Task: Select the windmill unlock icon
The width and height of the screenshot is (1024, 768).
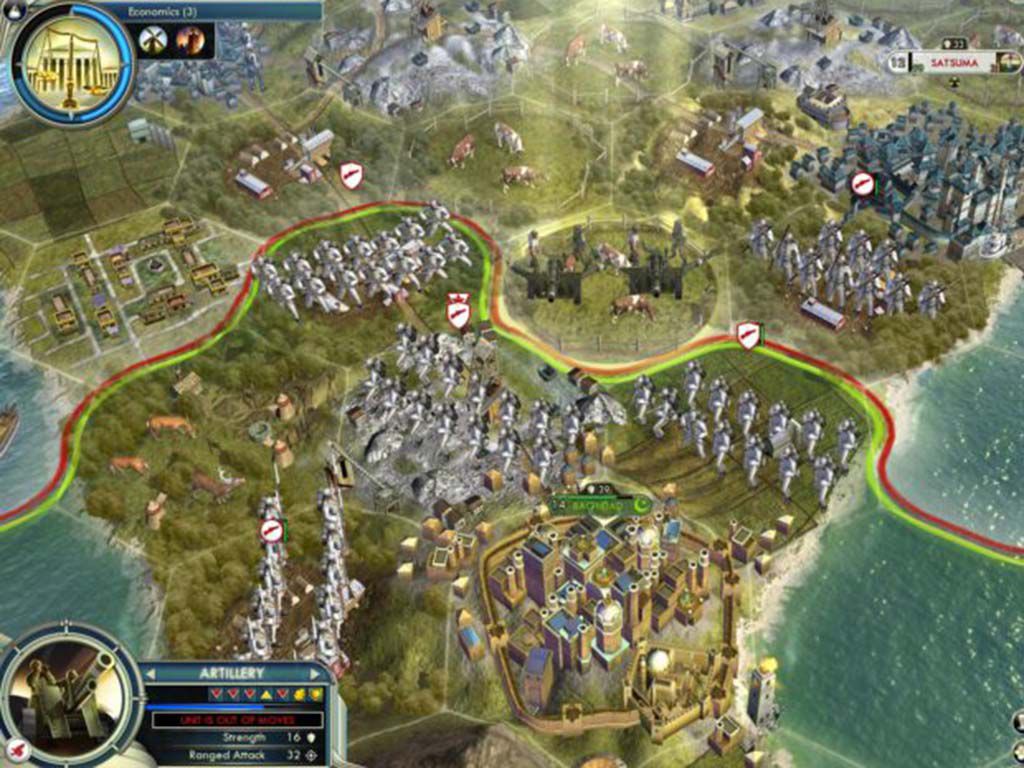Action: [x=153, y=39]
